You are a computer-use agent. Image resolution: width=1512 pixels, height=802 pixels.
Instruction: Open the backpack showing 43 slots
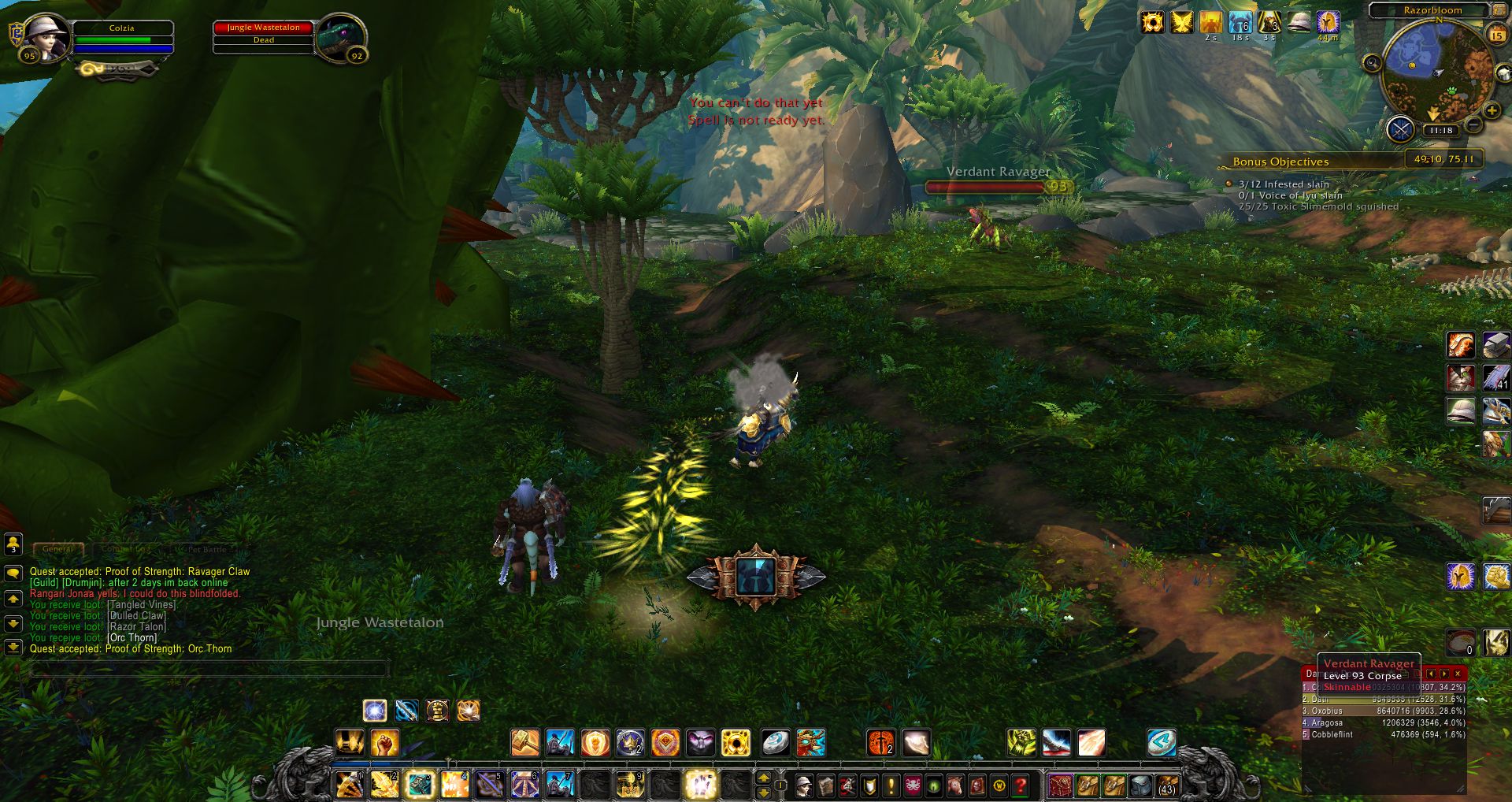tap(1166, 785)
